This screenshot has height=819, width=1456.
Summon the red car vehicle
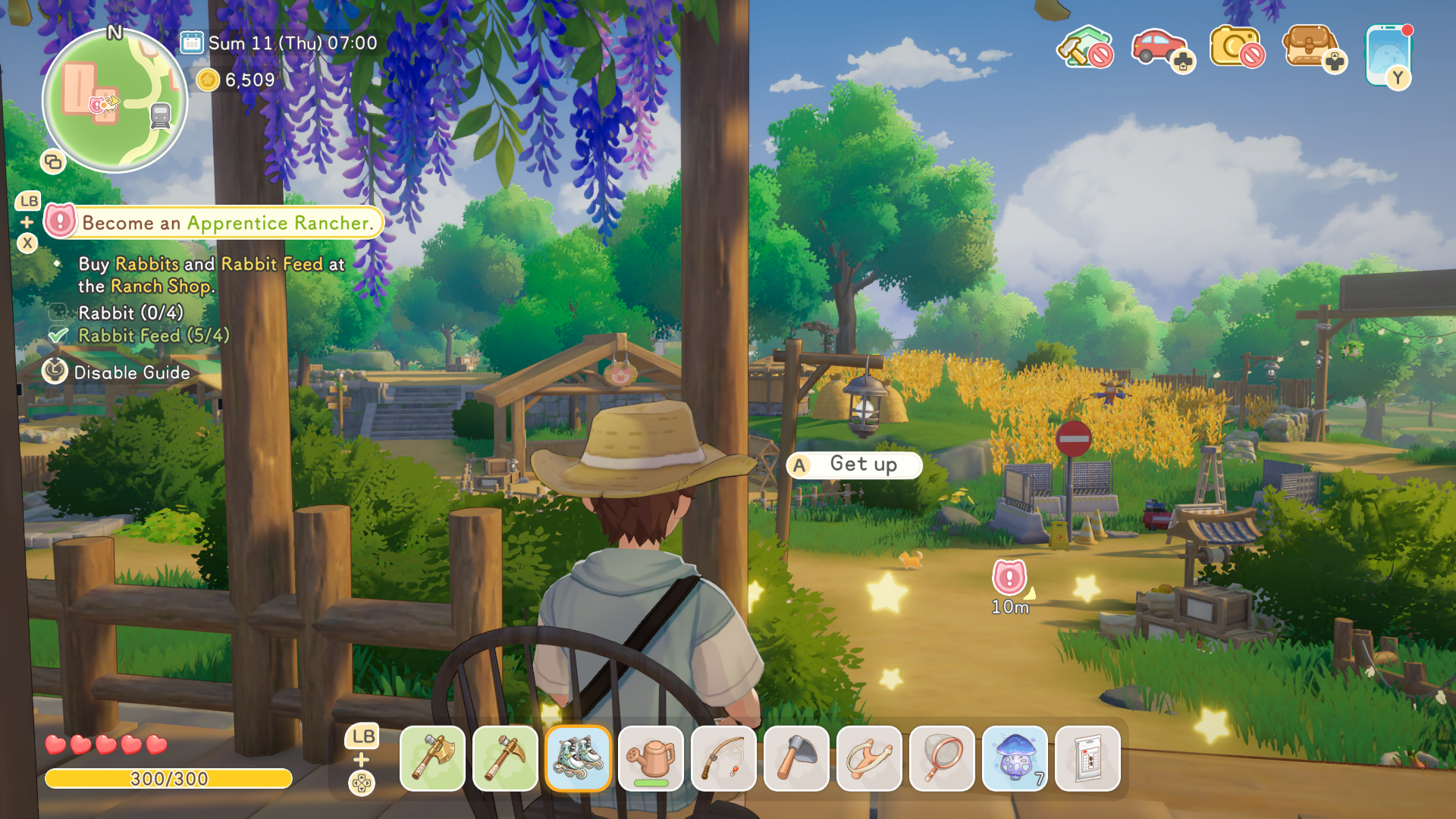pos(1160,48)
